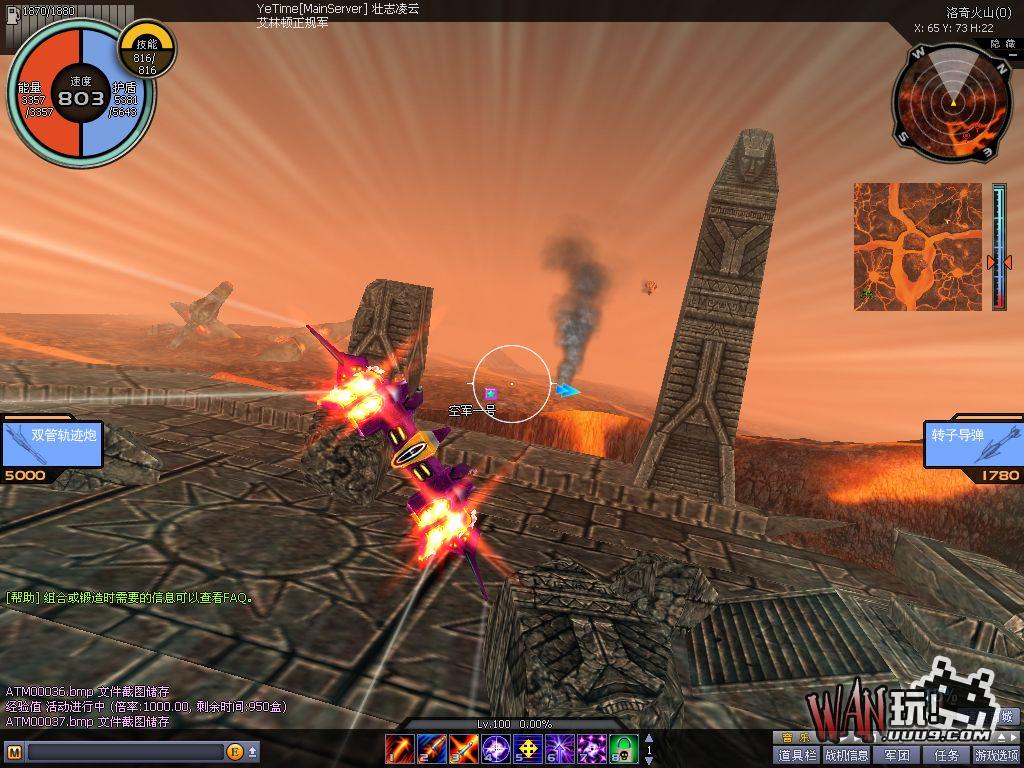
Task: Open the 道具栏 inventory panel
Action: pyautogui.click(x=797, y=755)
